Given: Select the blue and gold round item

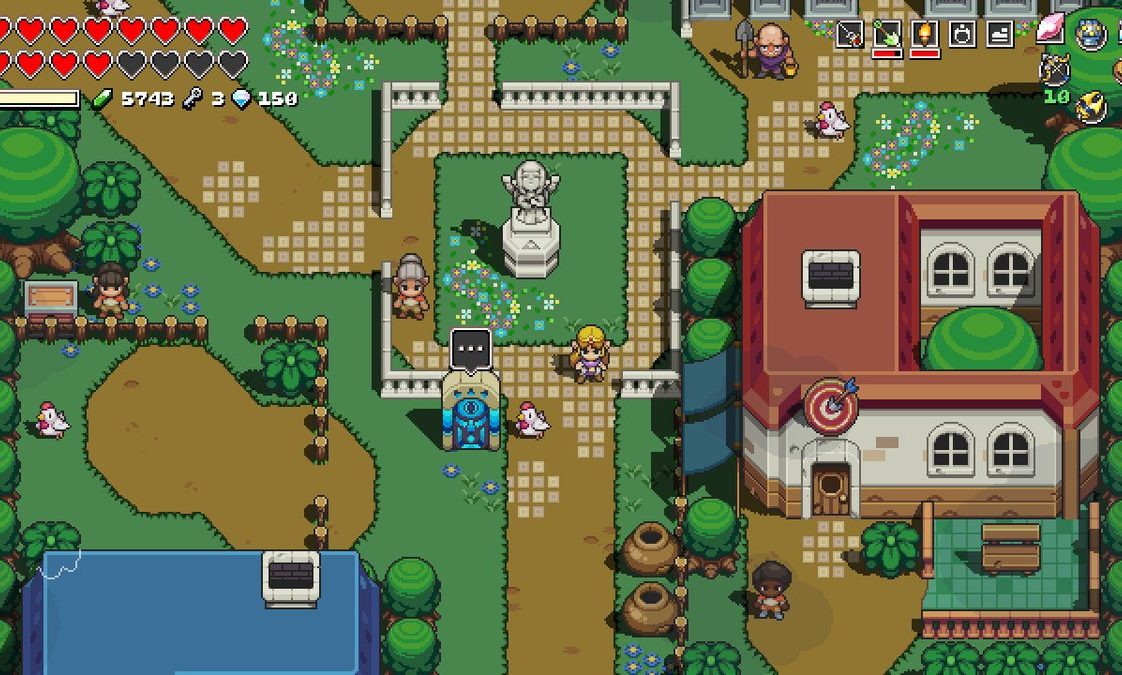Looking at the screenshot, I should click(x=1091, y=34).
